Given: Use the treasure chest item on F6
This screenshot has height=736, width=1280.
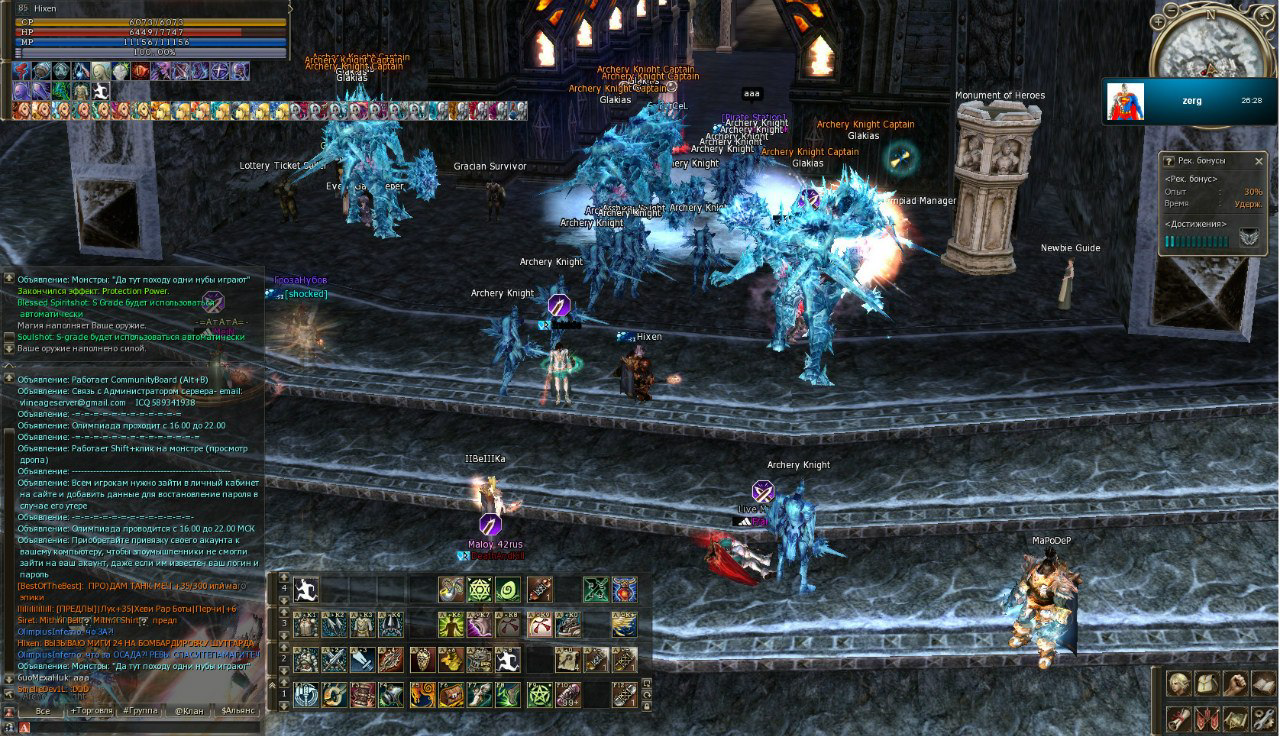Looking at the screenshot, I should tap(451, 694).
